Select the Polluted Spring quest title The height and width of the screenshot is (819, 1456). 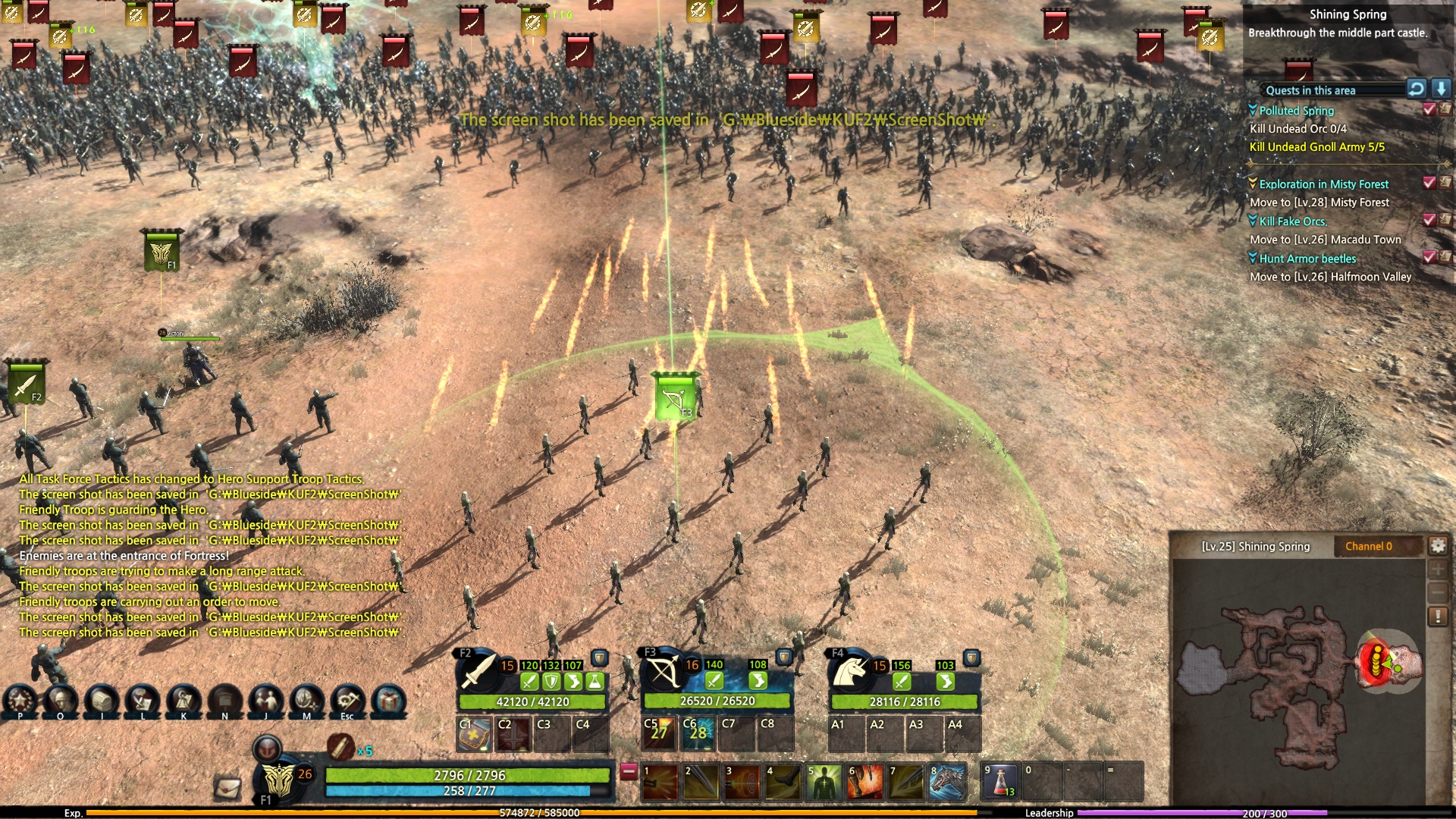(1296, 111)
